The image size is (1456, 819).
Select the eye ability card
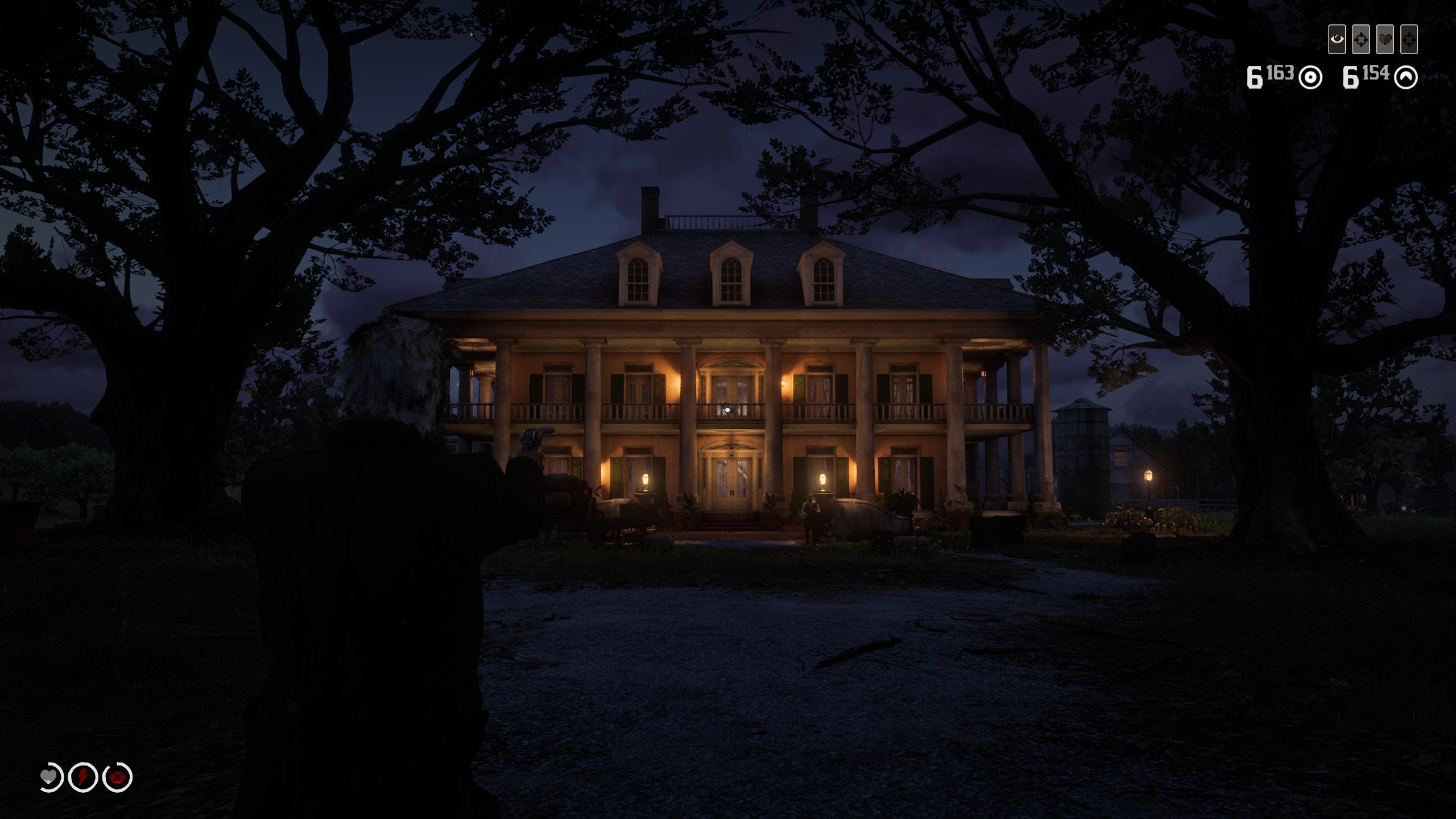(x=1337, y=40)
